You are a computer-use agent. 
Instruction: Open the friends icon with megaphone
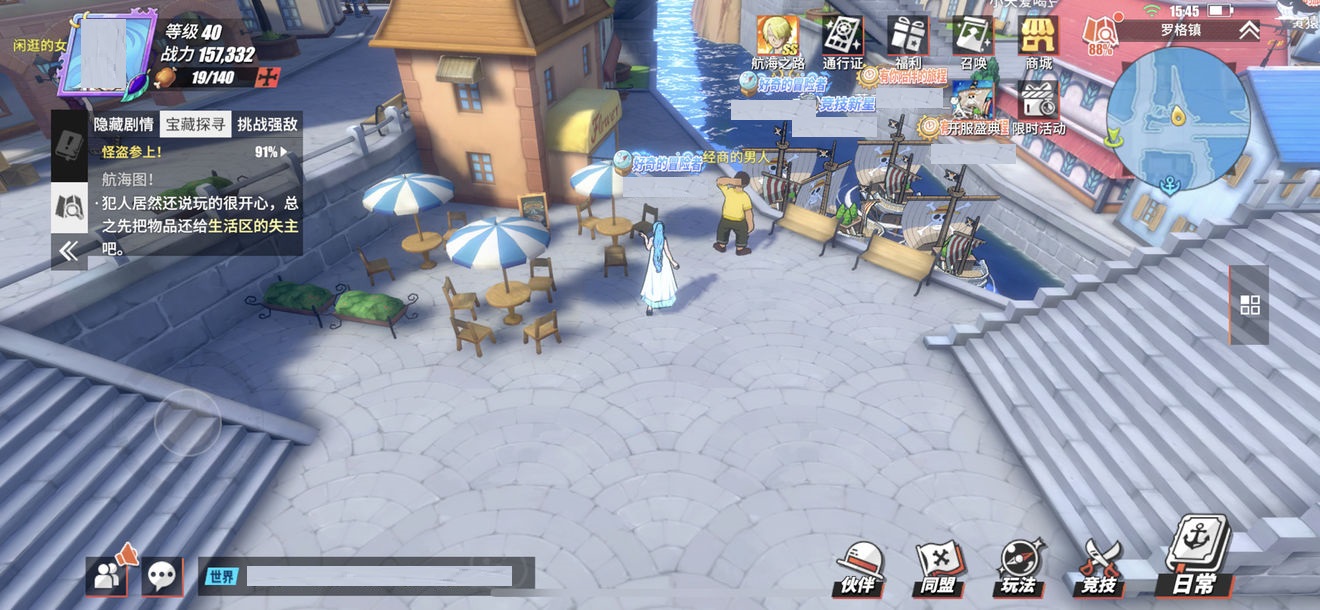[107, 573]
